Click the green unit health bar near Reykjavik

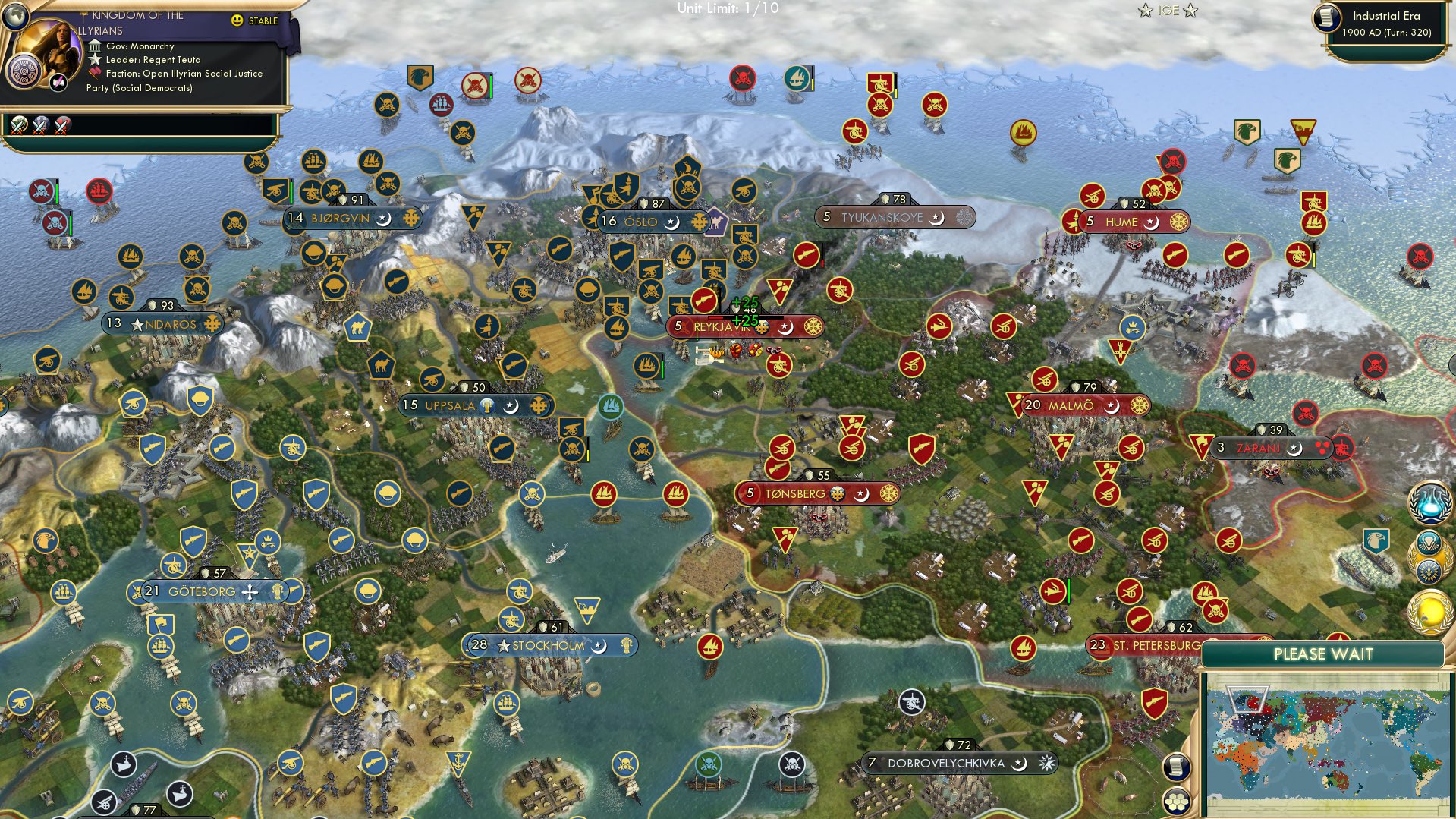662,370
